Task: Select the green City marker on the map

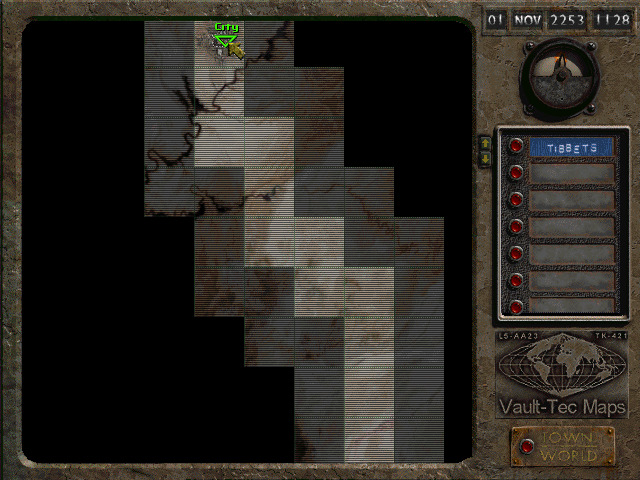Action: [226, 40]
